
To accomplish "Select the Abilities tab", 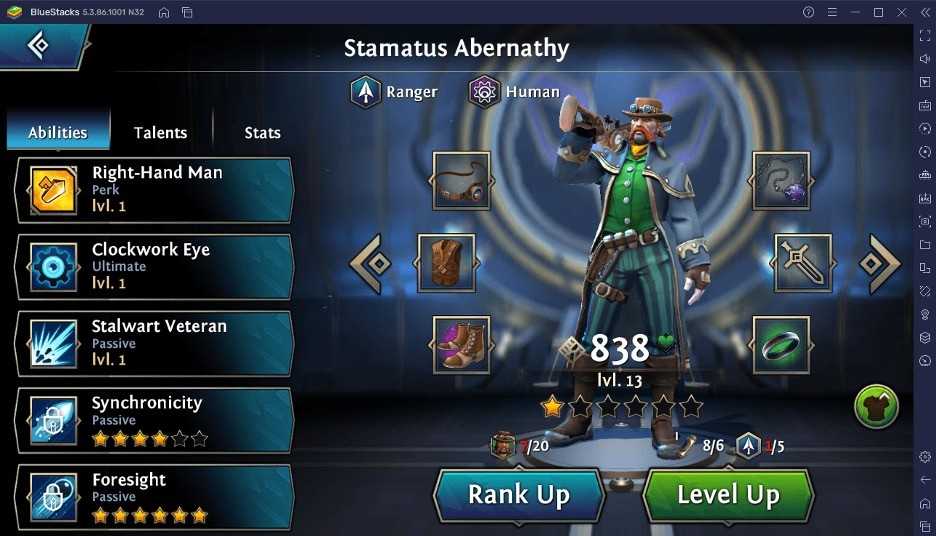I will point(58,132).
